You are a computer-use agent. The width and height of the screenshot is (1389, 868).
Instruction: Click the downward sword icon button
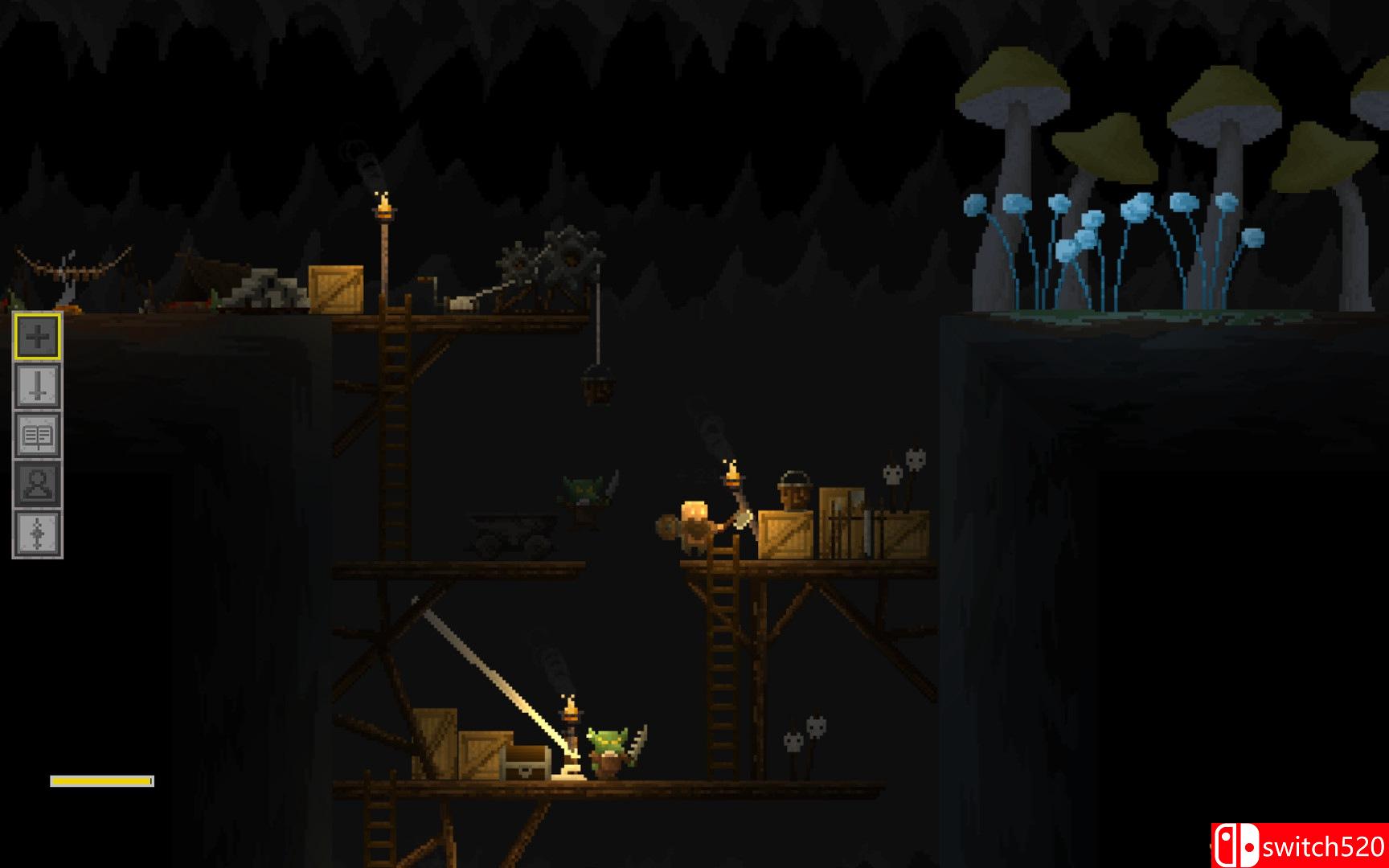pyautogui.click(x=37, y=386)
